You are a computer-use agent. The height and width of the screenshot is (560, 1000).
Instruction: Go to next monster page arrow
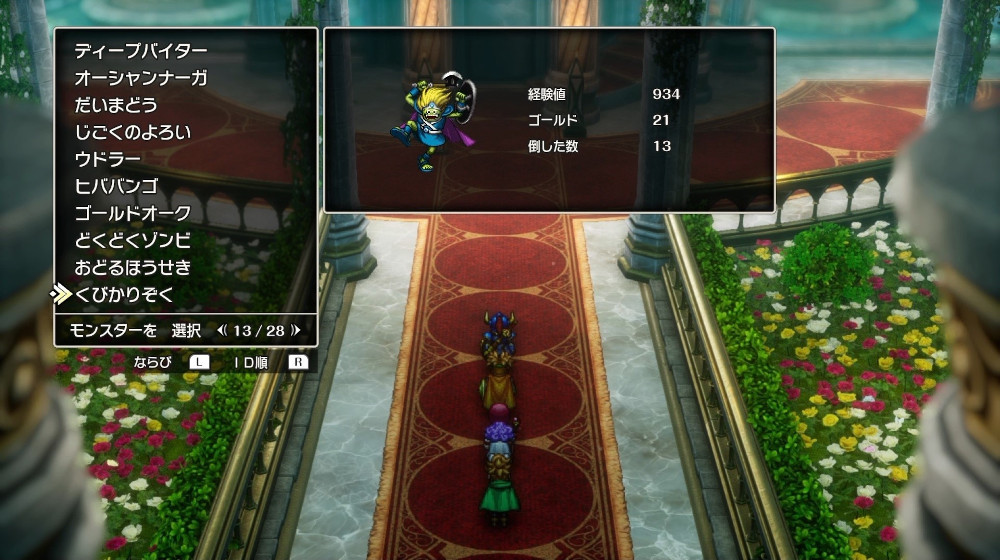(296, 329)
